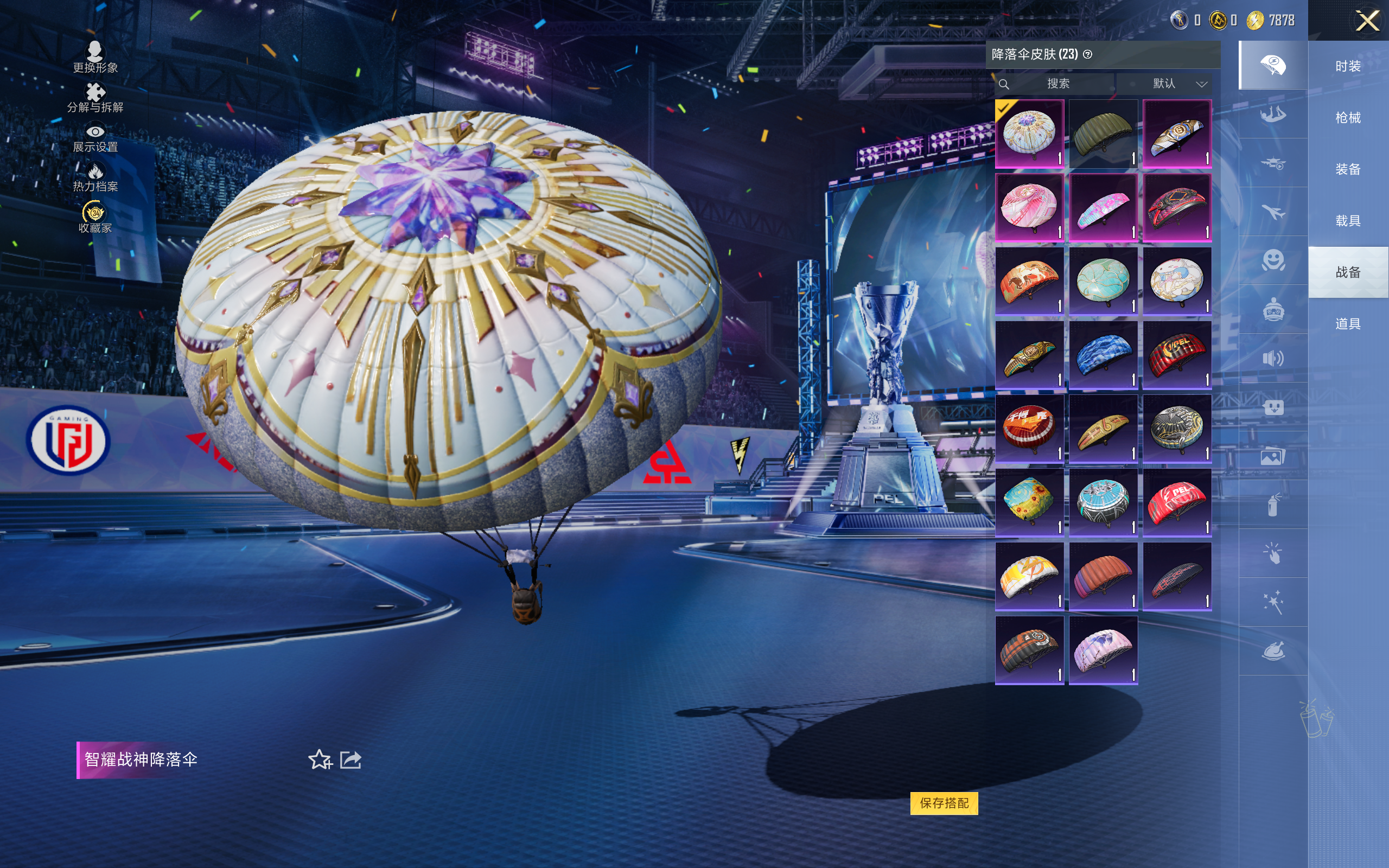
Task: Open the 道具 items tab
Action: pos(1348,324)
